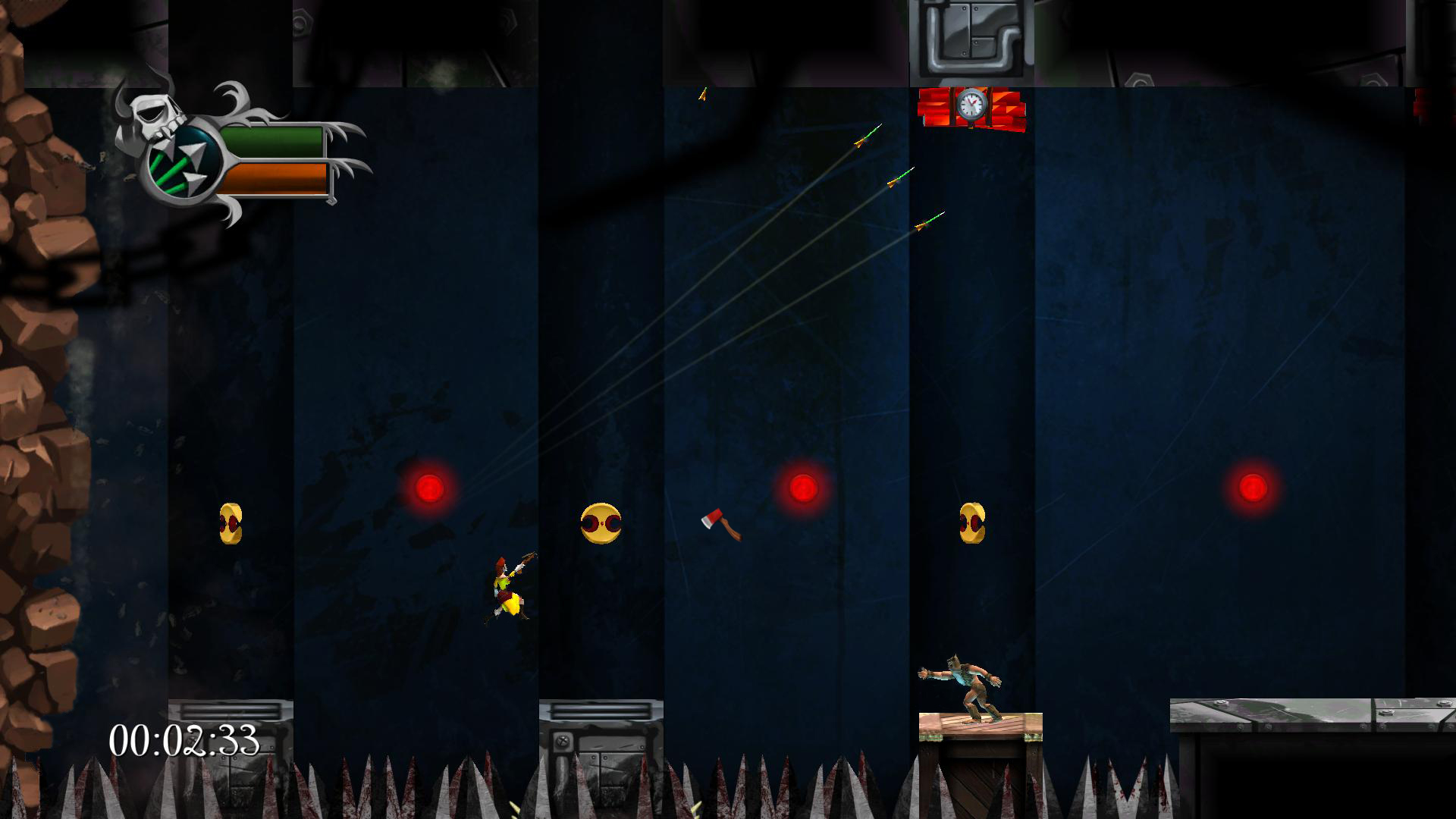The image size is (1456, 819).
Task: Open the metal pipe panel at the top
Action: [971, 38]
